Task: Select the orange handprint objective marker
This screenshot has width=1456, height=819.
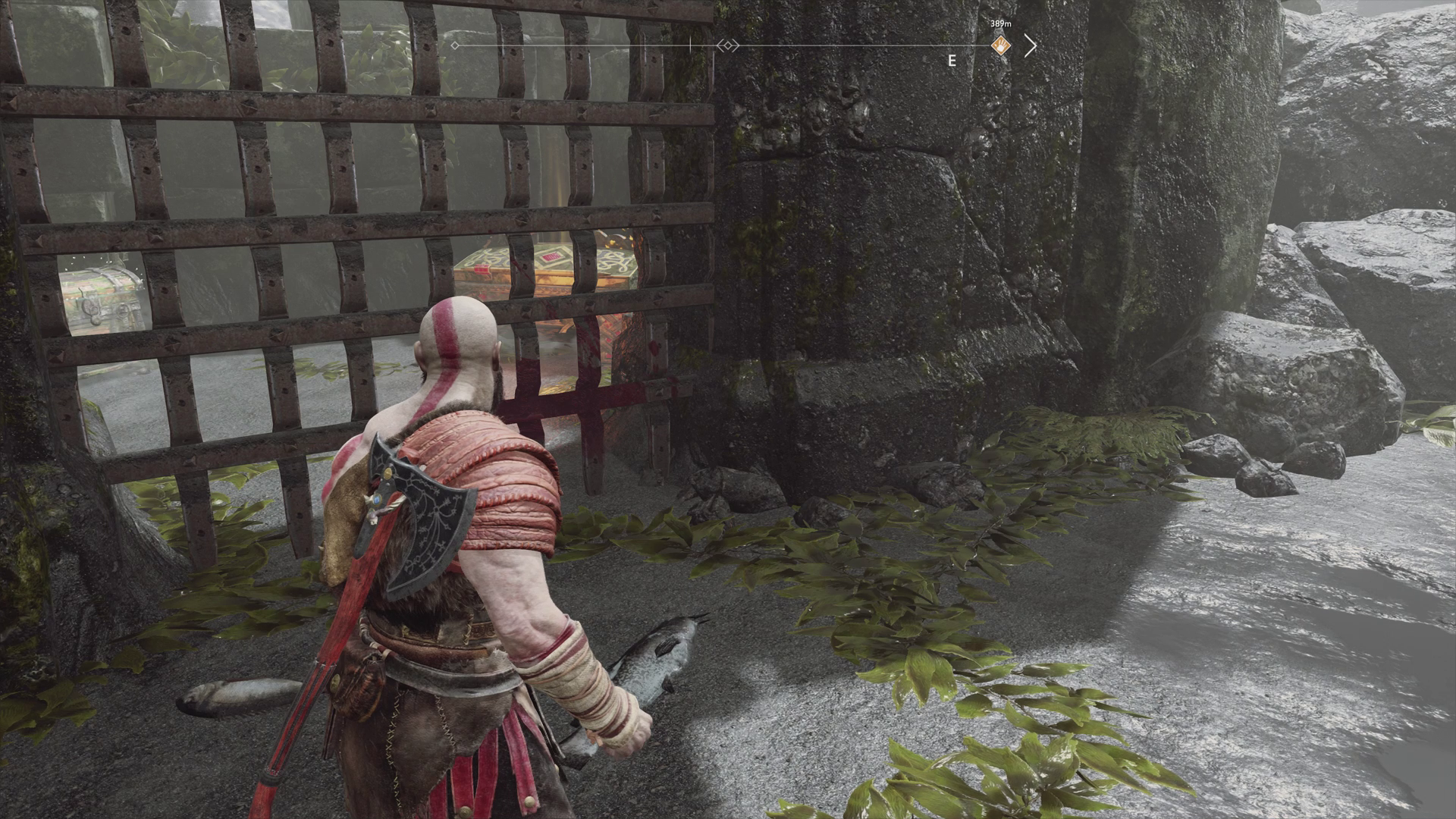Action: [1002, 45]
